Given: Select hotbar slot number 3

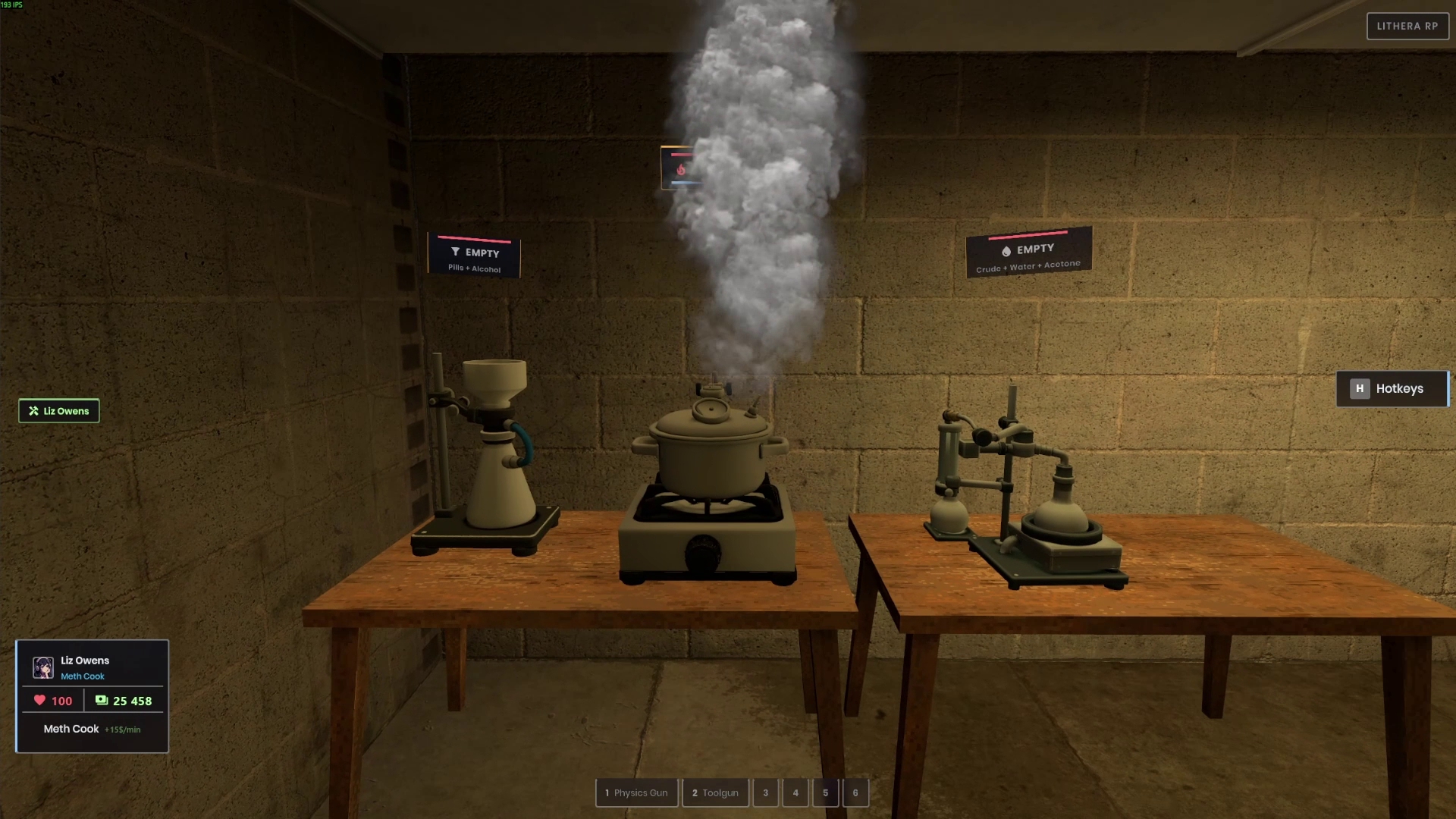Looking at the screenshot, I should (x=765, y=792).
